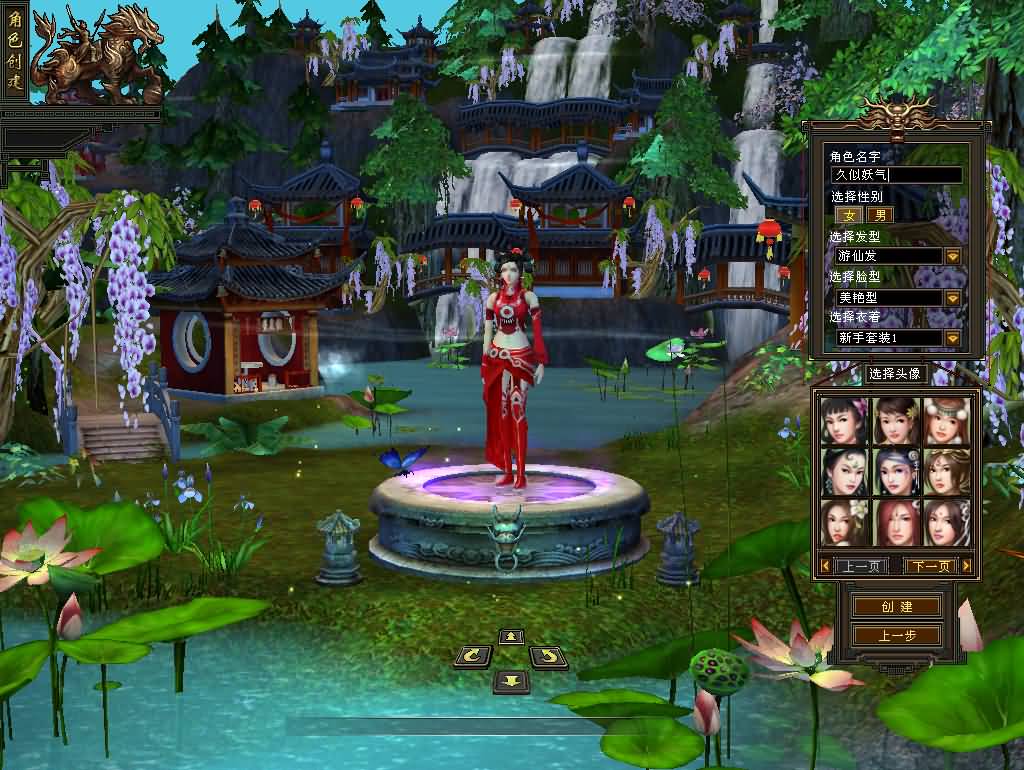Select the female (女) gender button
The image size is (1024, 770).
coord(849,214)
